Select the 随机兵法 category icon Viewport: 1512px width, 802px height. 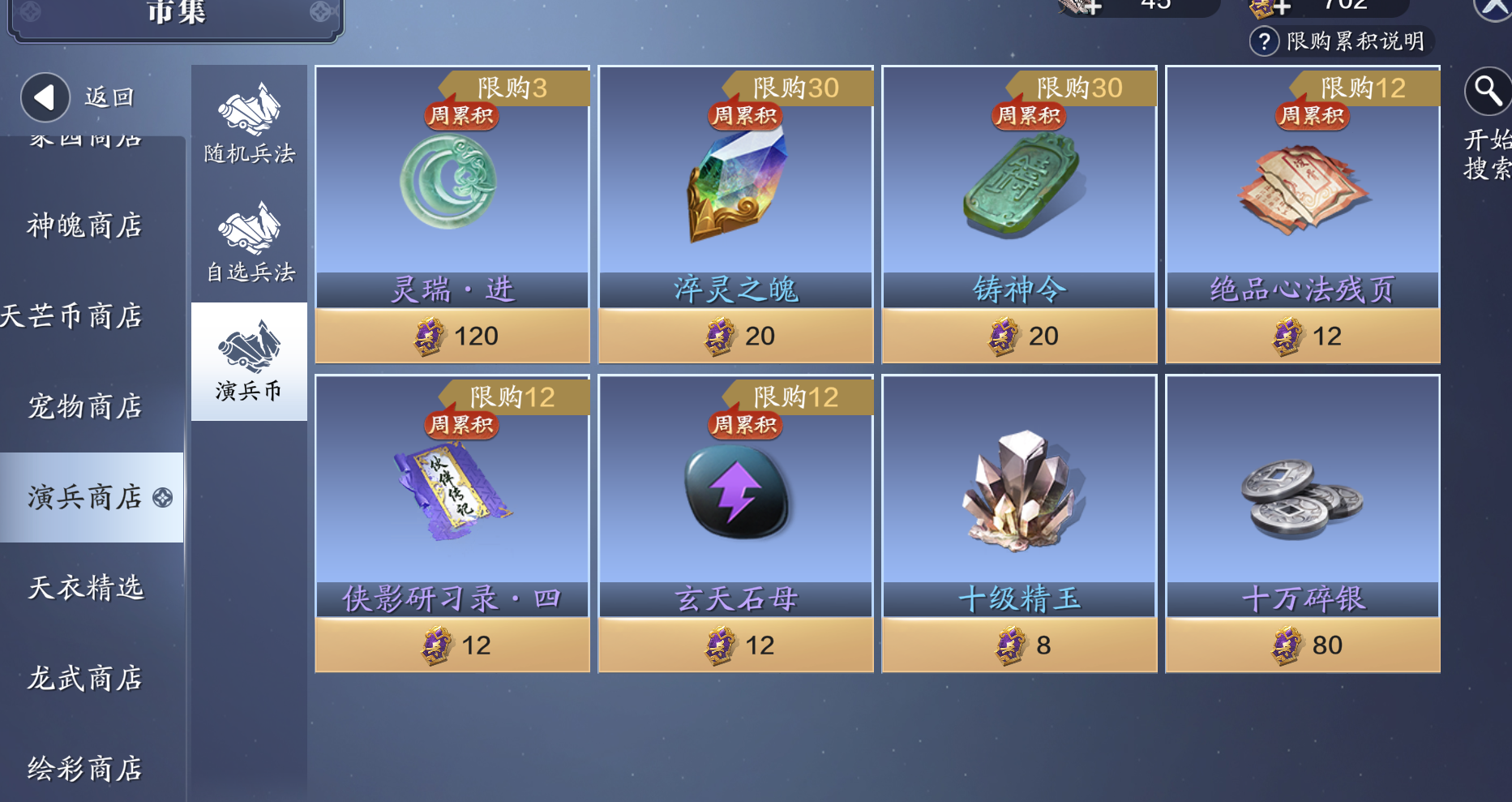pyautogui.click(x=248, y=114)
